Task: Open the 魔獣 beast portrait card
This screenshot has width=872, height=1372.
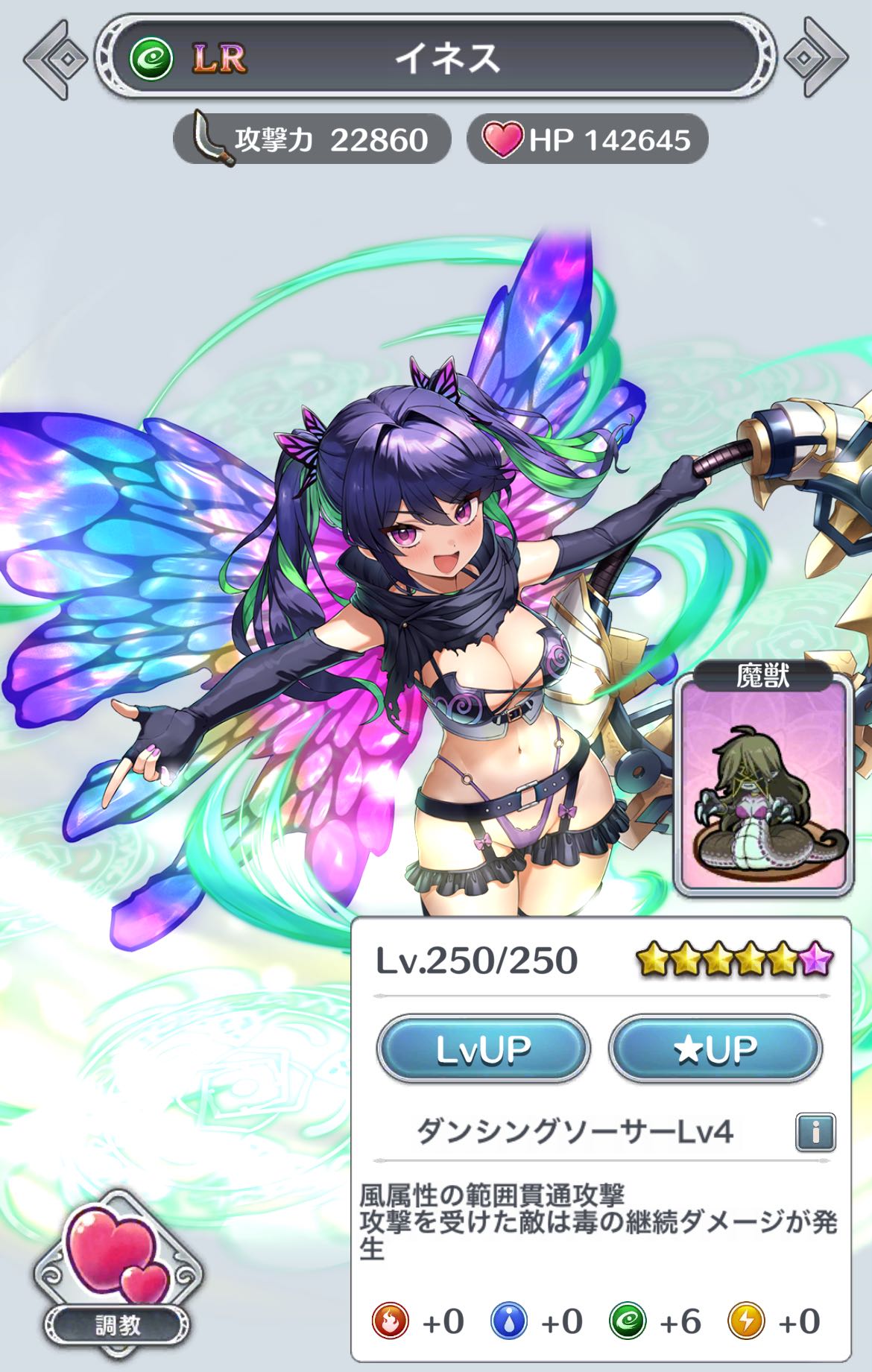Action: point(763,778)
